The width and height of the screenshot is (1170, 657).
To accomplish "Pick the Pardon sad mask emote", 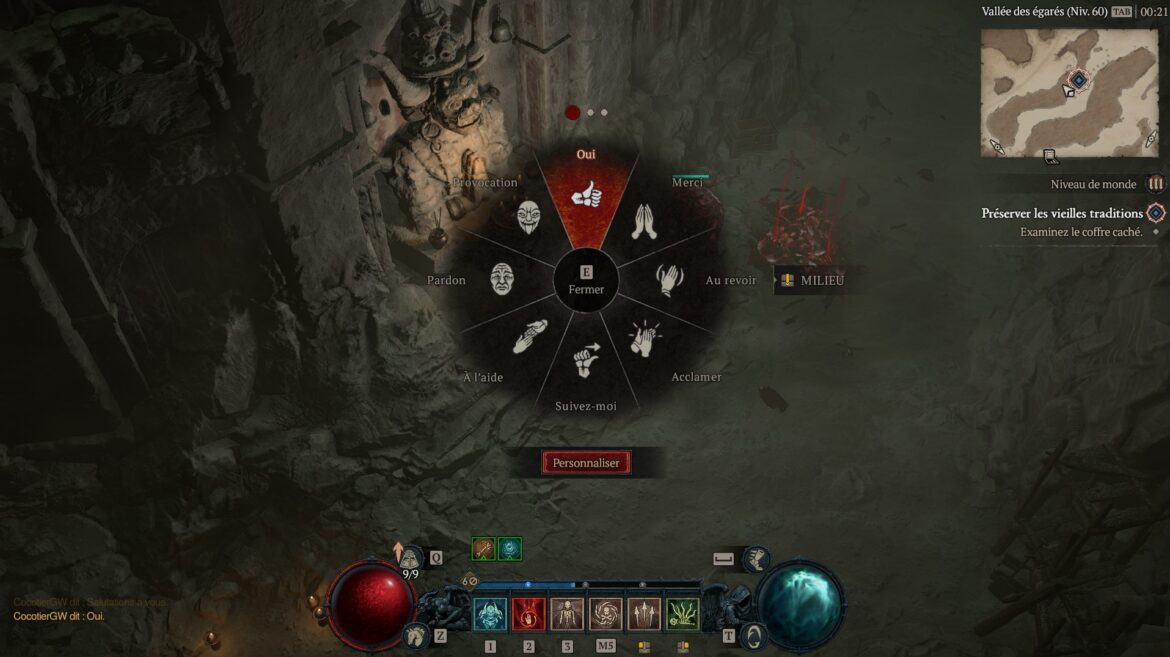I will [x=502, y=279].
